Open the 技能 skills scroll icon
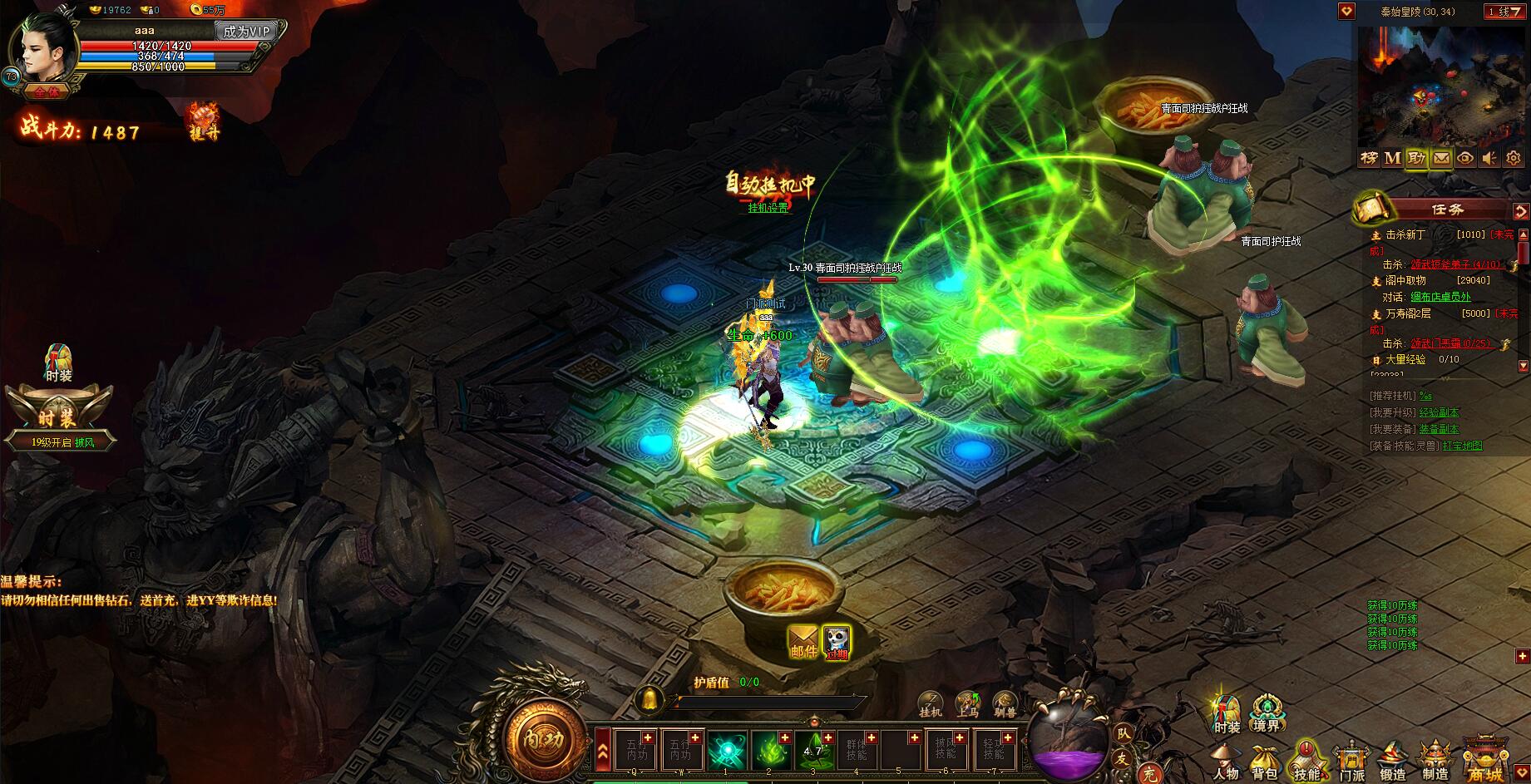Image resolution: width=1531 pixels, height=784 pixels. click(x=1306, y=761)
